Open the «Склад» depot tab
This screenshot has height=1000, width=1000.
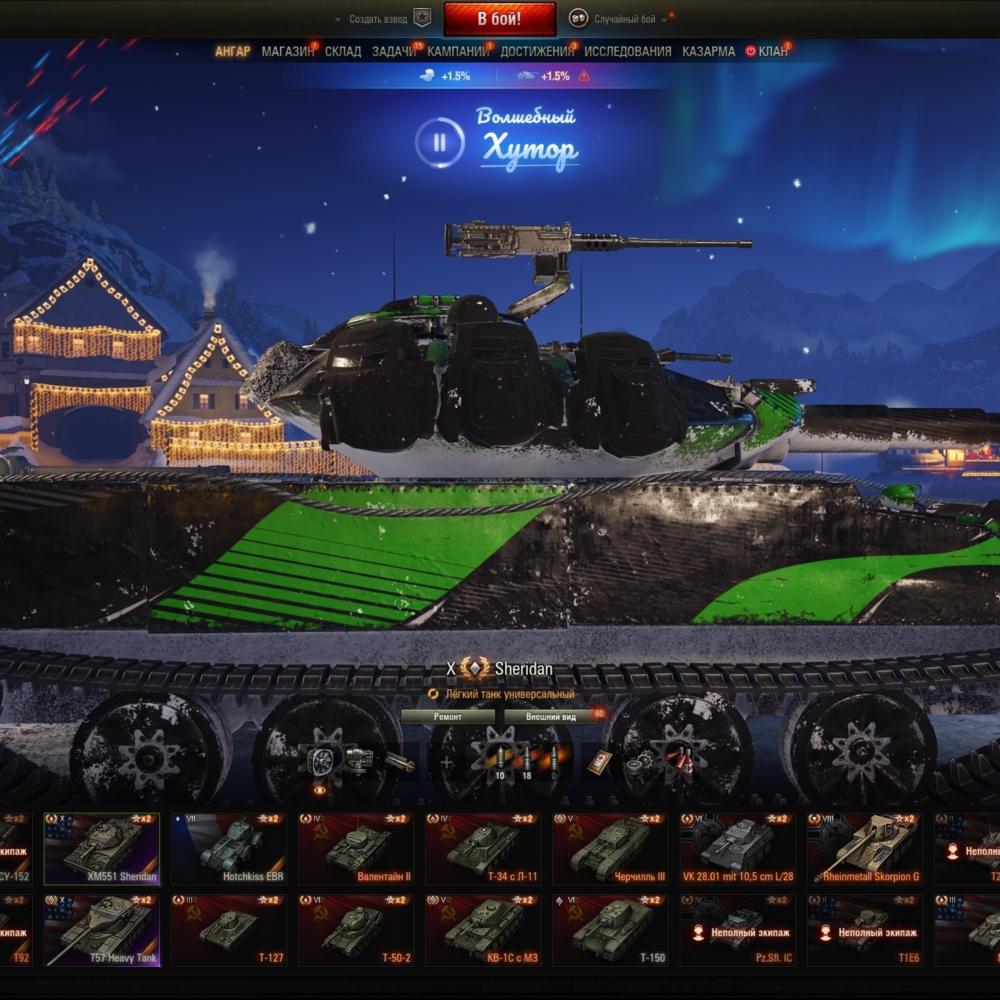point(343,51)
